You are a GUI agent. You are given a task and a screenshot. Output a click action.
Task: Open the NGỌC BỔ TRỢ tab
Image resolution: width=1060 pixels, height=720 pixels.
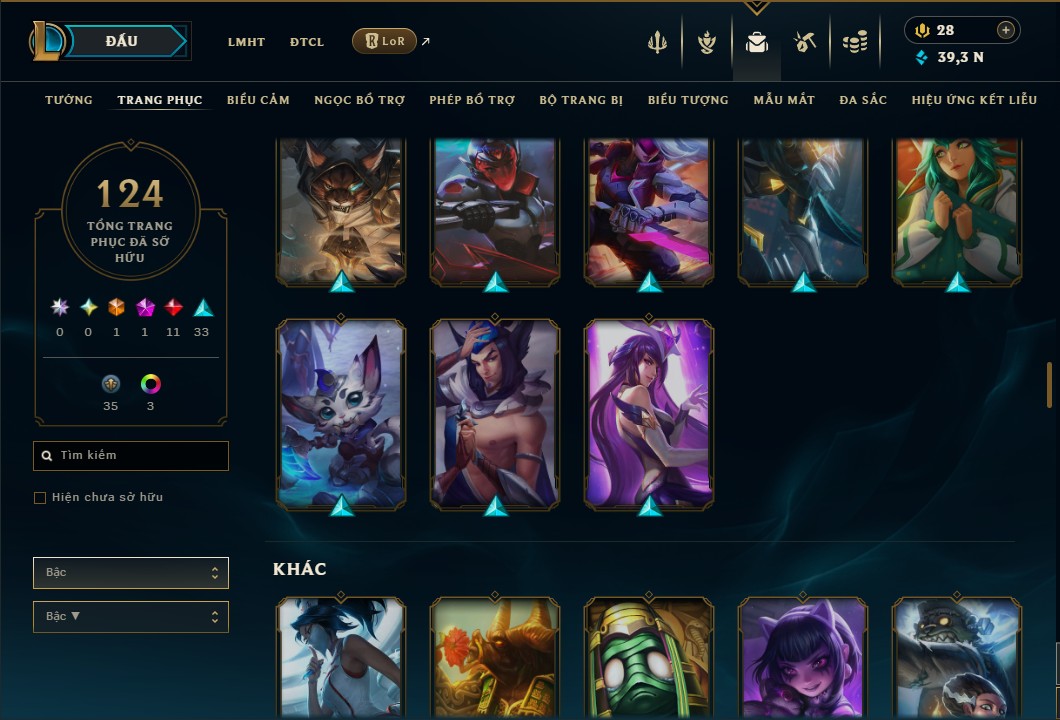pyautogui.click(x=360, y=100)
